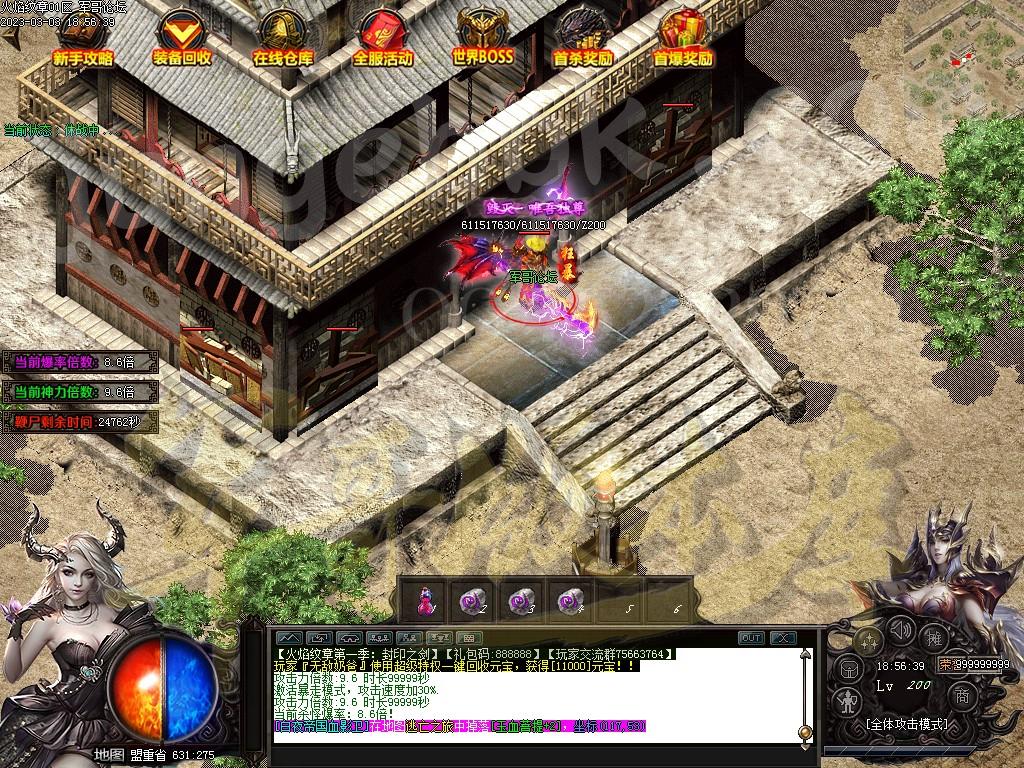Screen dimensions: 1024x768
Task: Open the 在线仓库 online warehouse
Action: point(282,38)
